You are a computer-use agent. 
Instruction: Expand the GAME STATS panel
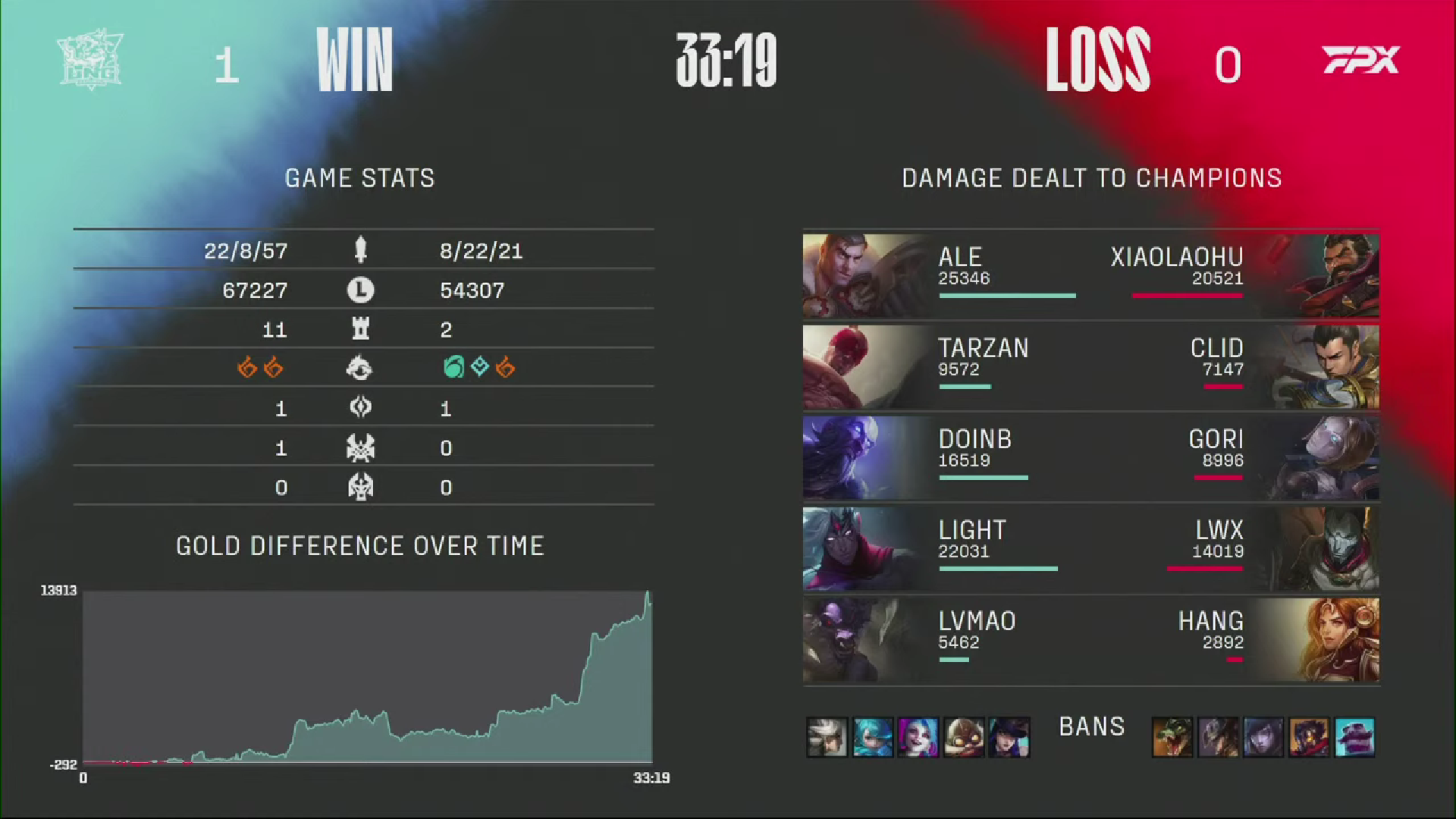(x=359, y=179)
